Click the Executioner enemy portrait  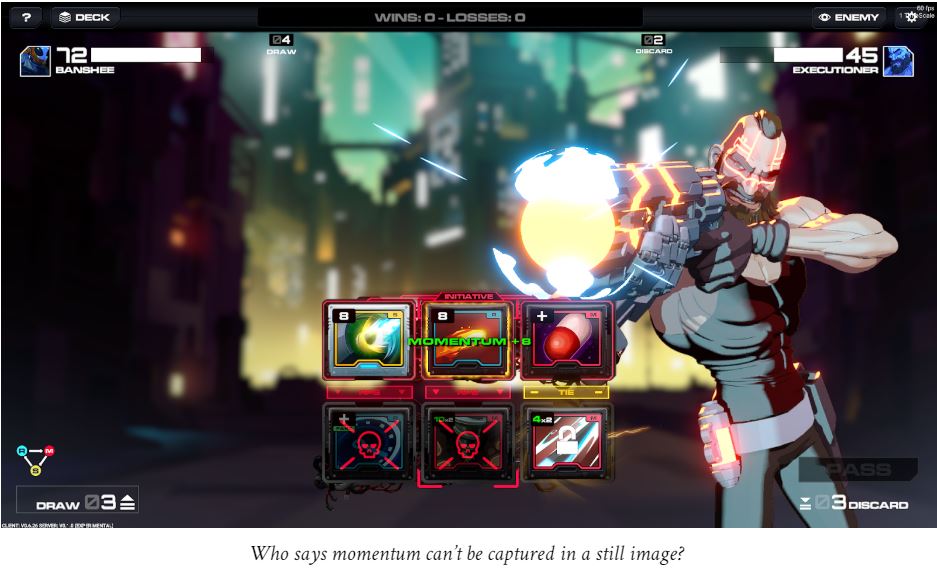click(x=898, y=61)
